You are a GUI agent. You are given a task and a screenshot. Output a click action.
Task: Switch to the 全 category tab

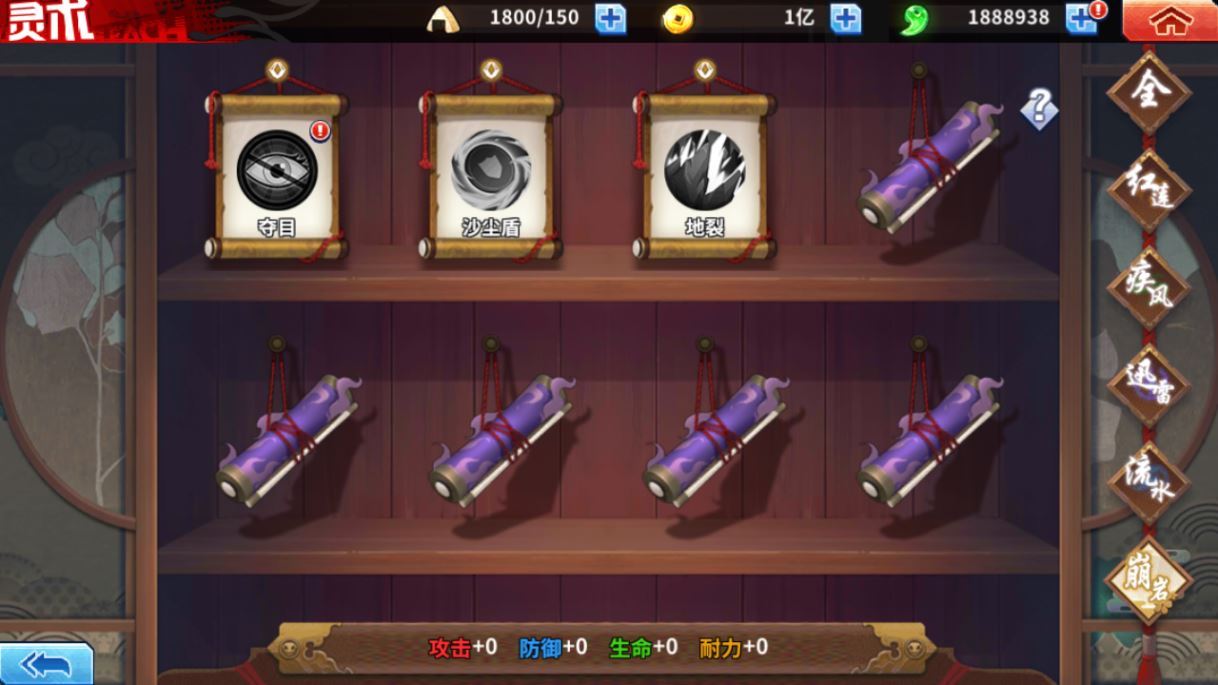[x=1148, y=93]
